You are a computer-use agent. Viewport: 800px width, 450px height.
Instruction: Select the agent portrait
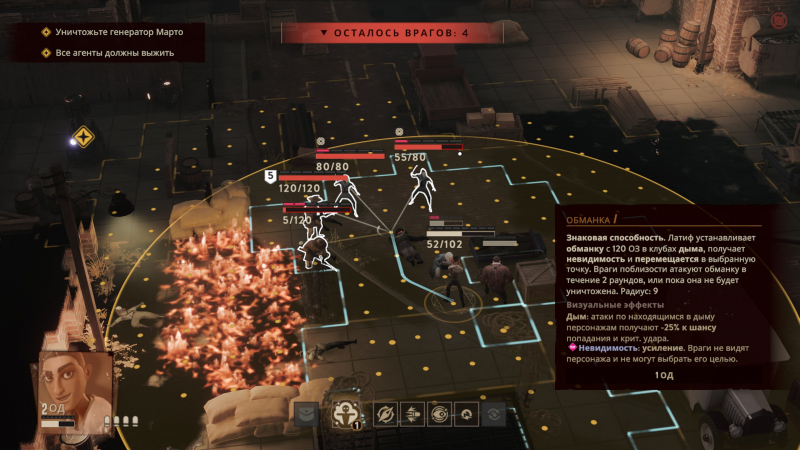pyautogui.click(x=75, y=385)
